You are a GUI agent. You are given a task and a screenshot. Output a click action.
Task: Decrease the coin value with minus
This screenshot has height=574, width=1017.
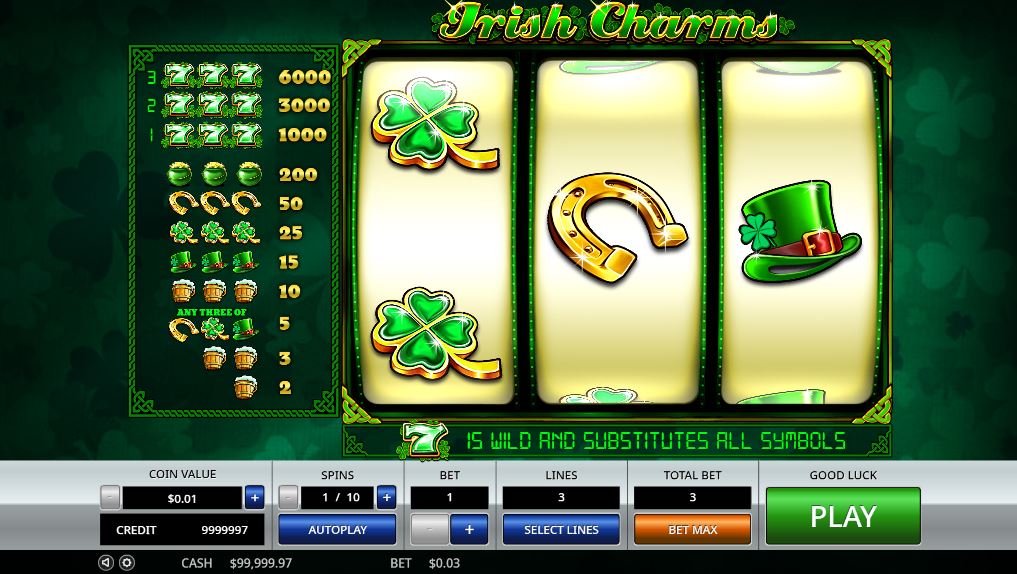tap(110, 497)
